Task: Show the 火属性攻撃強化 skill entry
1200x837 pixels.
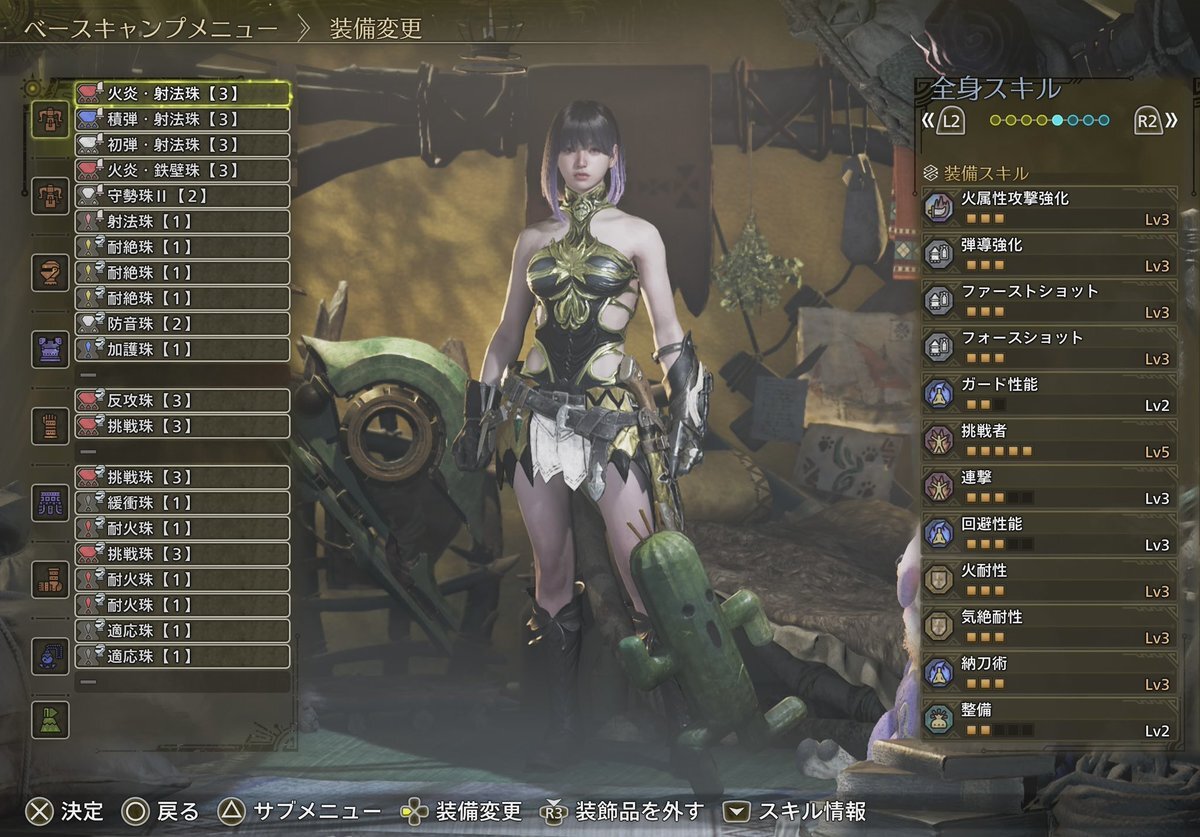Action: click(1048, 207)
